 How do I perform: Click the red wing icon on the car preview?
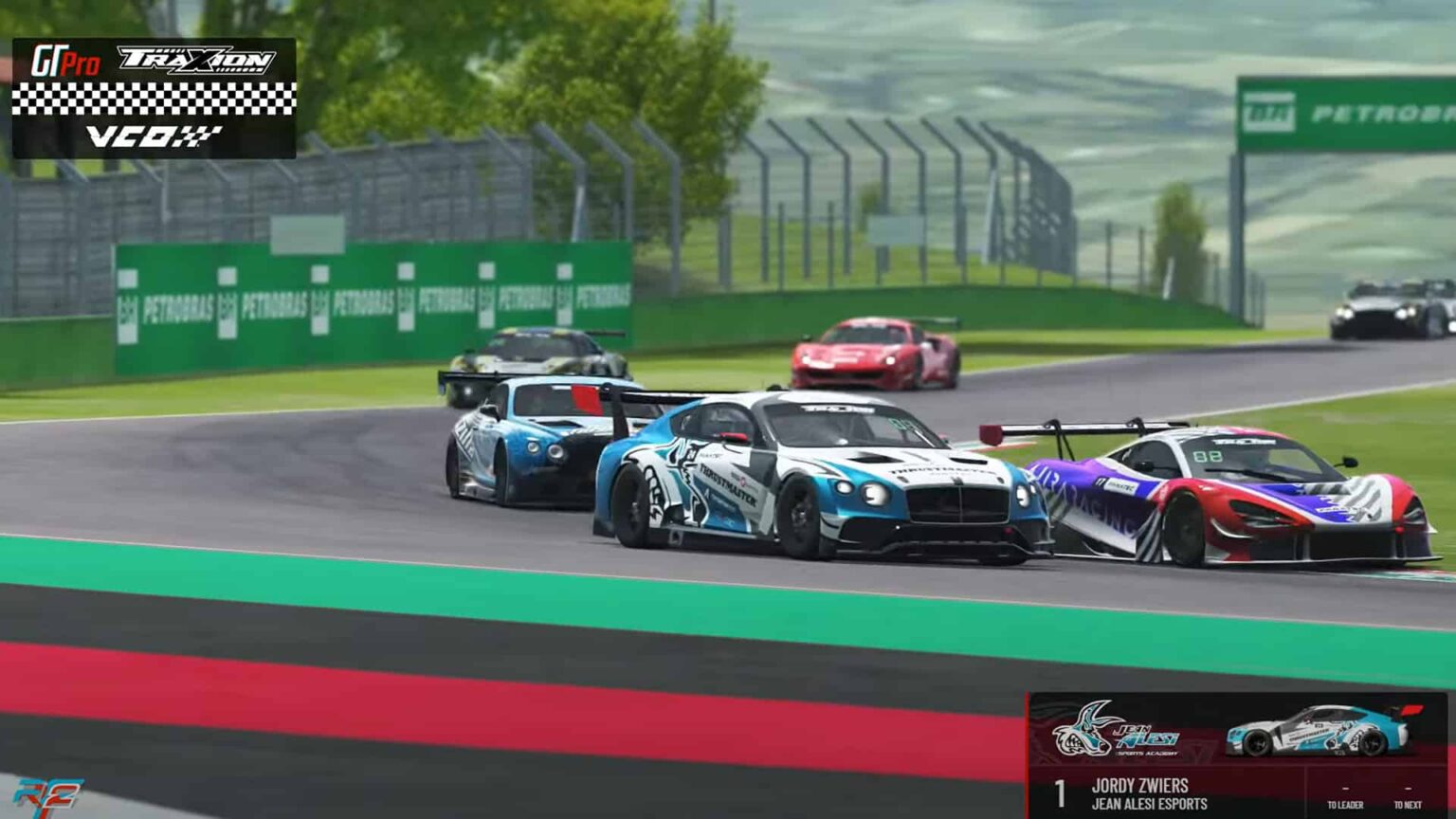coord(1413,710)
